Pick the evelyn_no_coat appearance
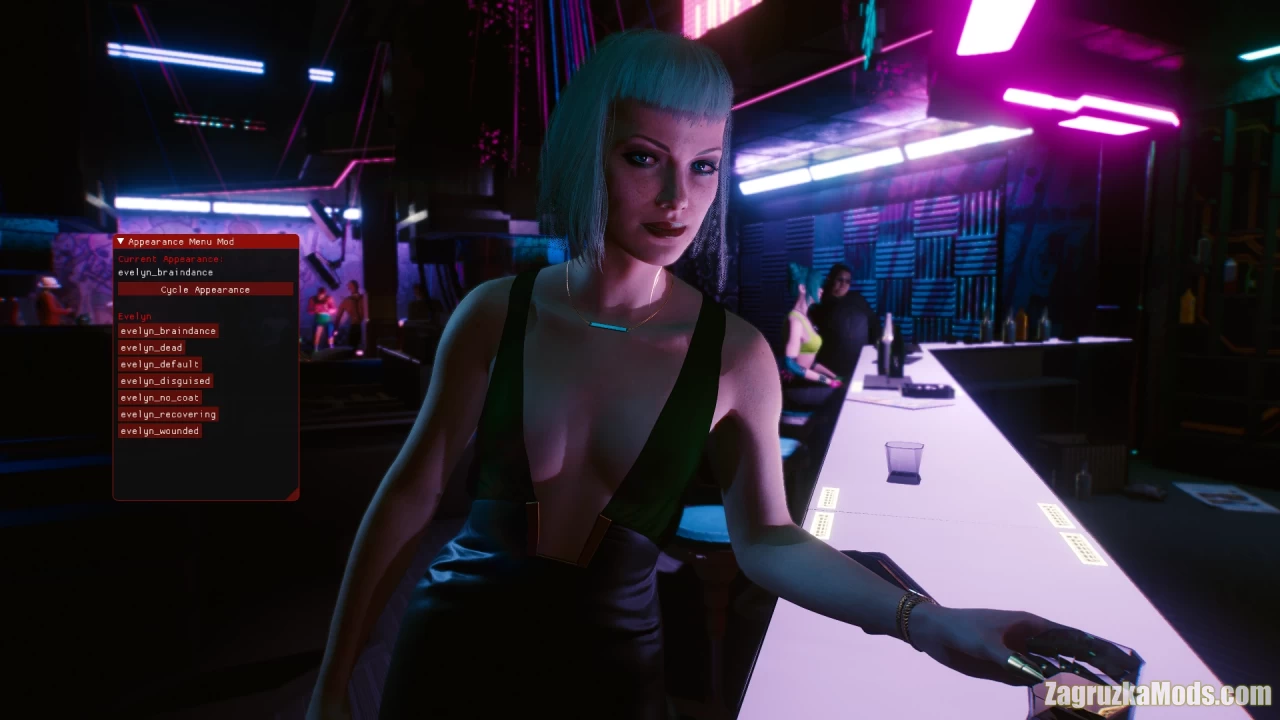 click(158, 397)
